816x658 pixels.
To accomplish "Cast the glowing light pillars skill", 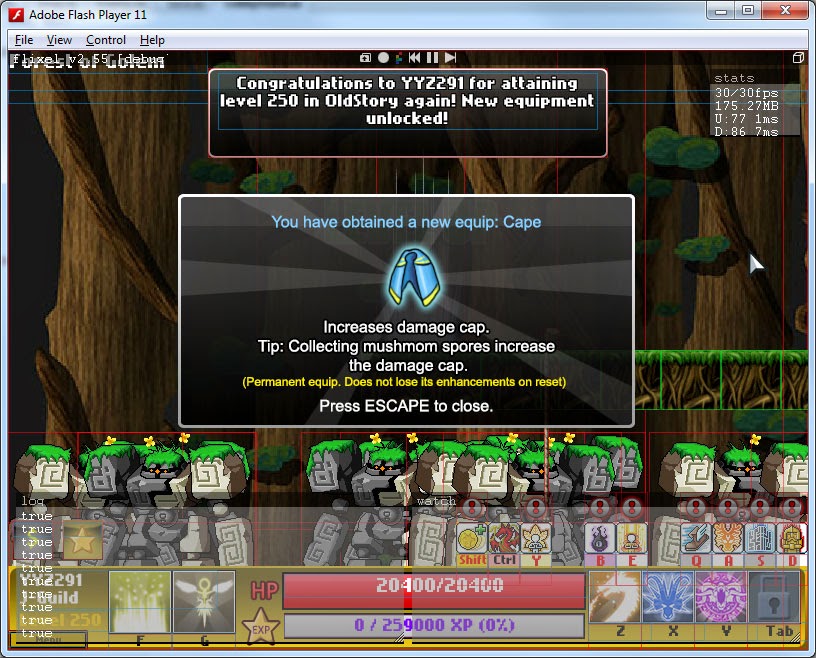I will 141,600.
